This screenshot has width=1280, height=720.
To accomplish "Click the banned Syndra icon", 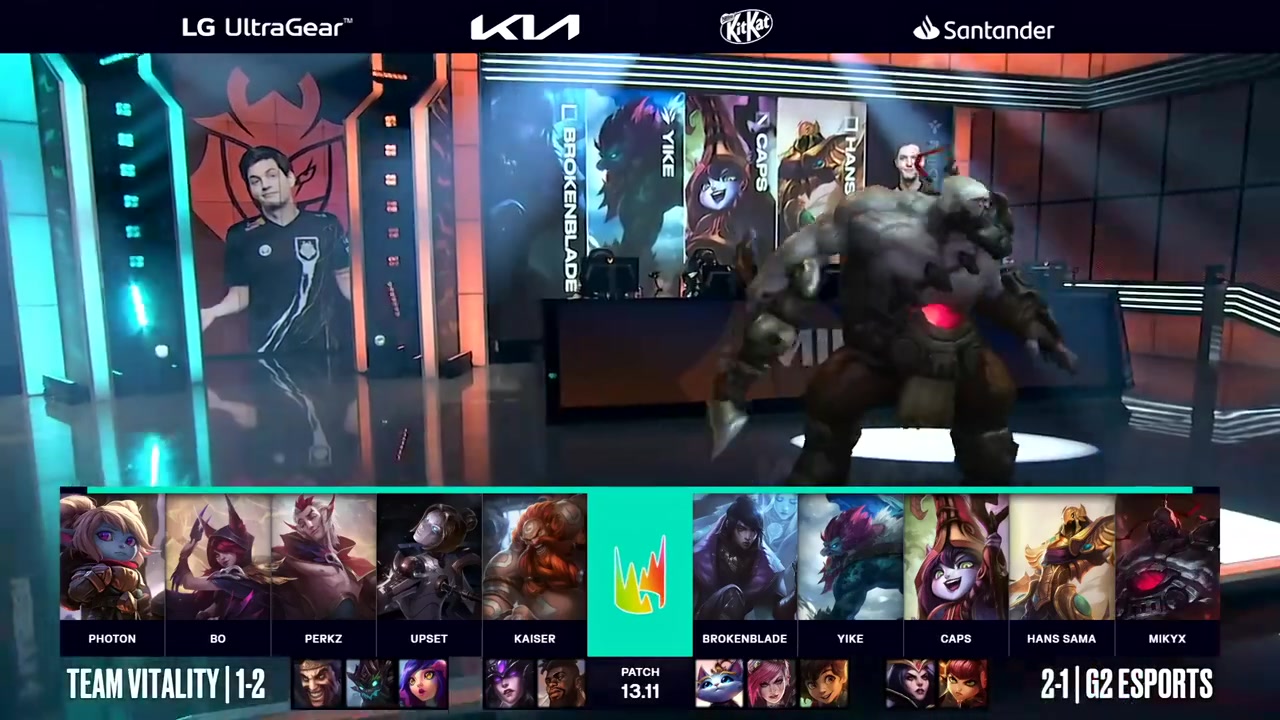I will [x=508, y=684].
